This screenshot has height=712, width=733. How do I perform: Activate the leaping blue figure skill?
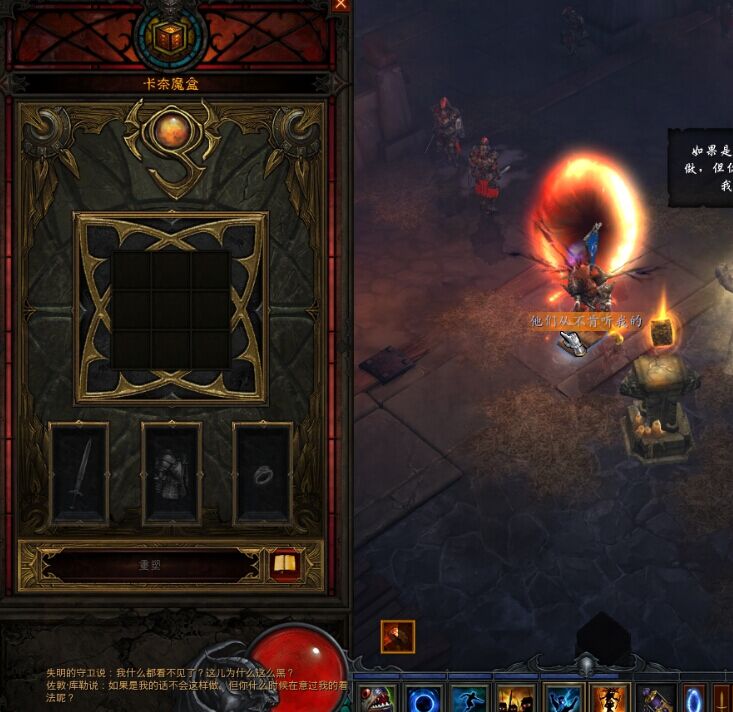pos(470,698)
